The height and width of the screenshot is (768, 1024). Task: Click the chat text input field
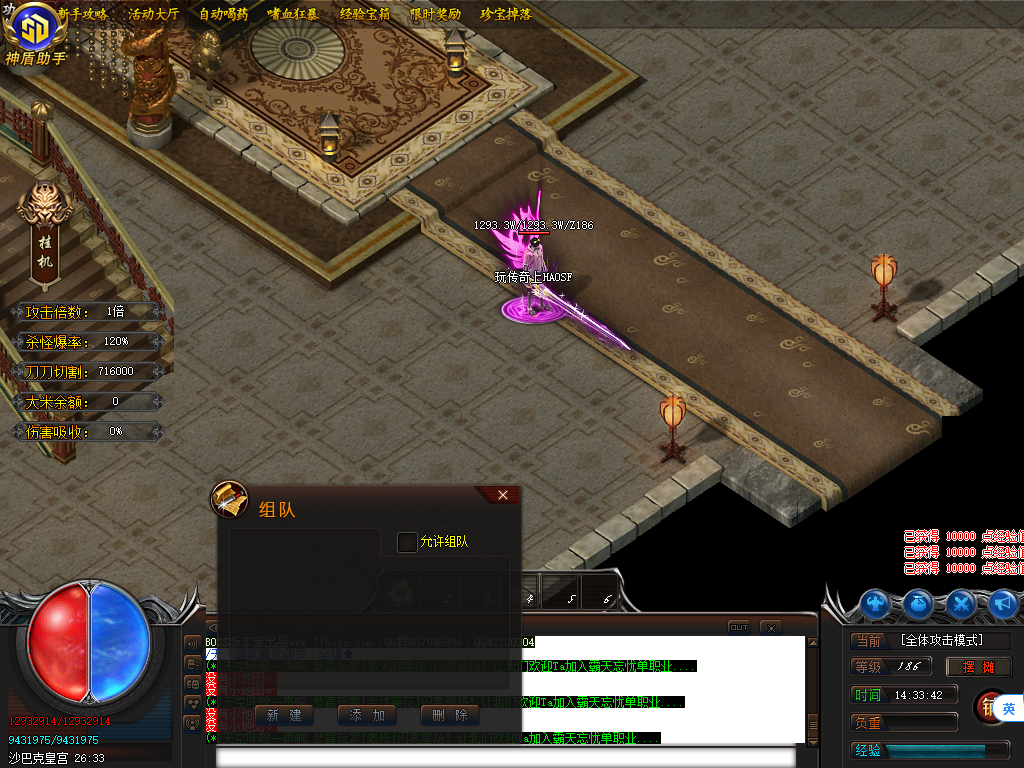(x=505, y=757)
